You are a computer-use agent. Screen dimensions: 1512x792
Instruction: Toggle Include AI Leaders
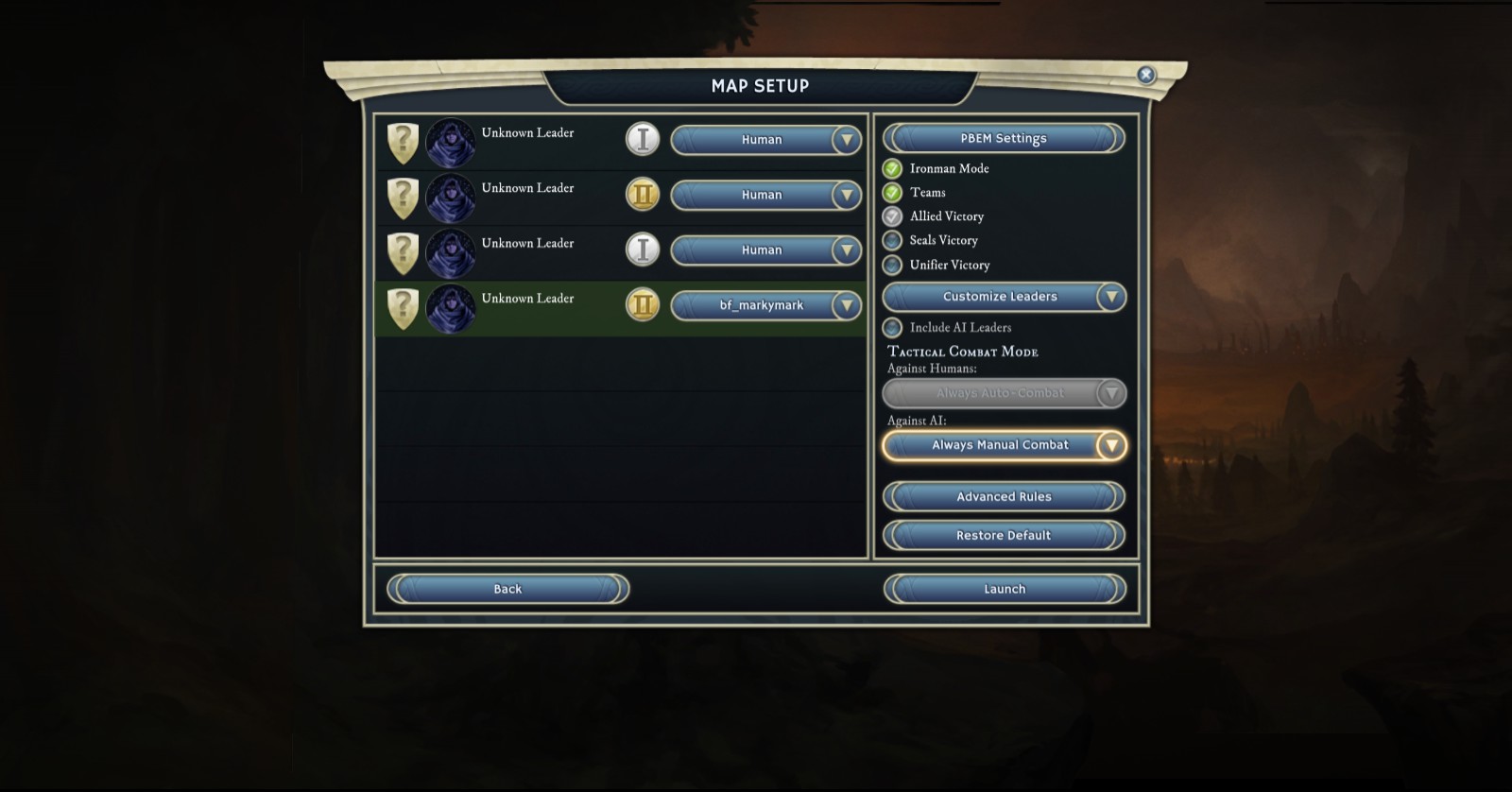pyautogui.click(x=892, y=328)
